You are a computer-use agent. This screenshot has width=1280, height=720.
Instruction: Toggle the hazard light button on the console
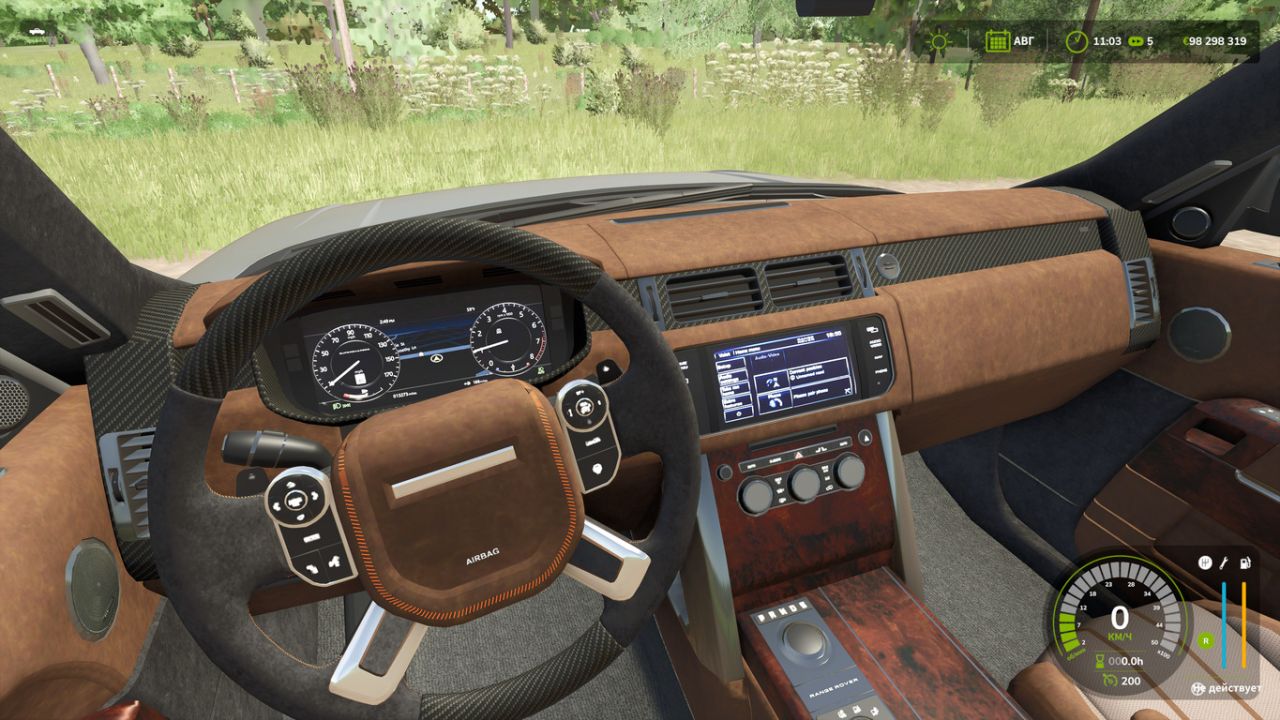click(x=798, y=455)
